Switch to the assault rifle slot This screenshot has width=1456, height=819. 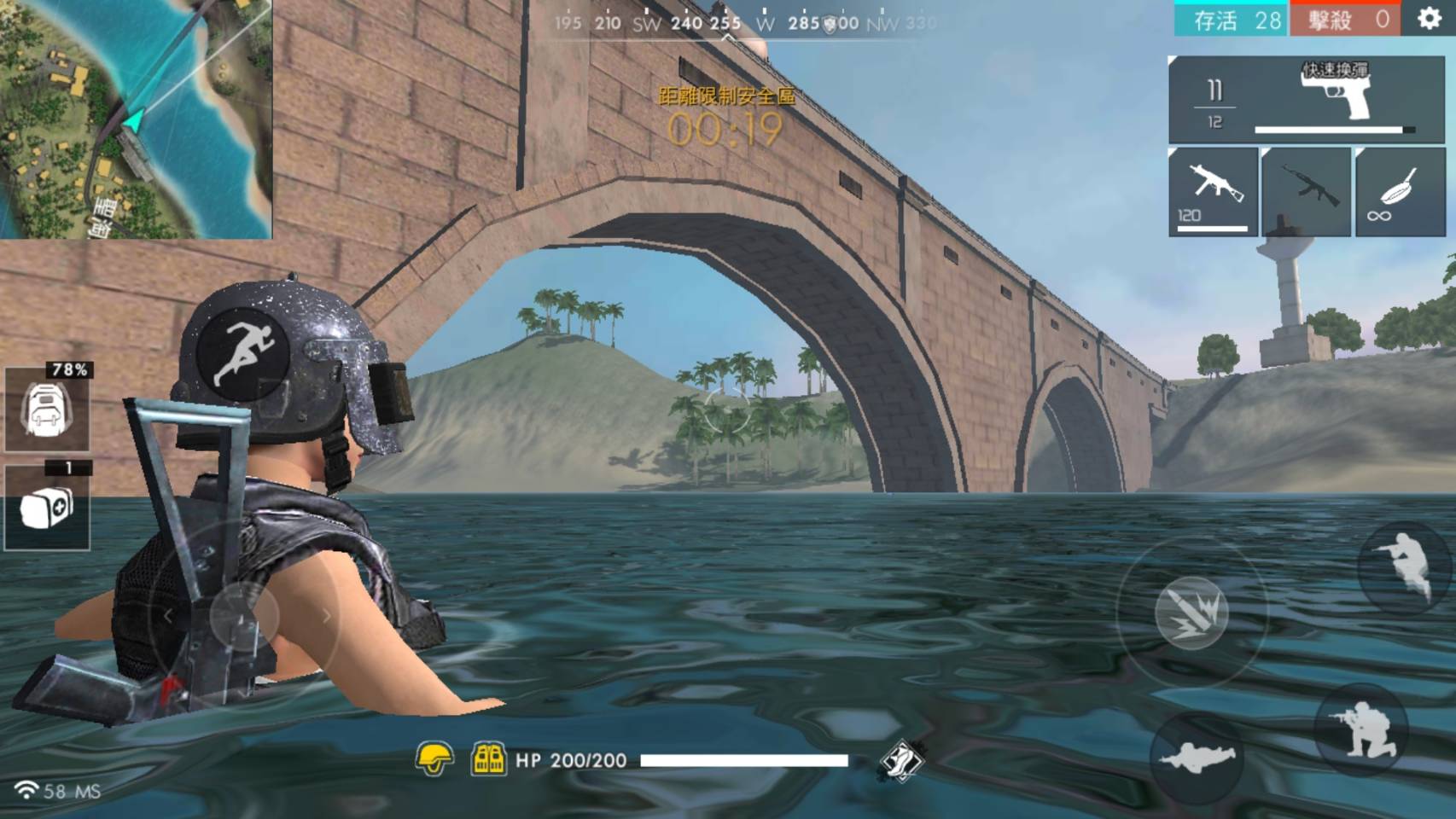[x=1306, y=192]
